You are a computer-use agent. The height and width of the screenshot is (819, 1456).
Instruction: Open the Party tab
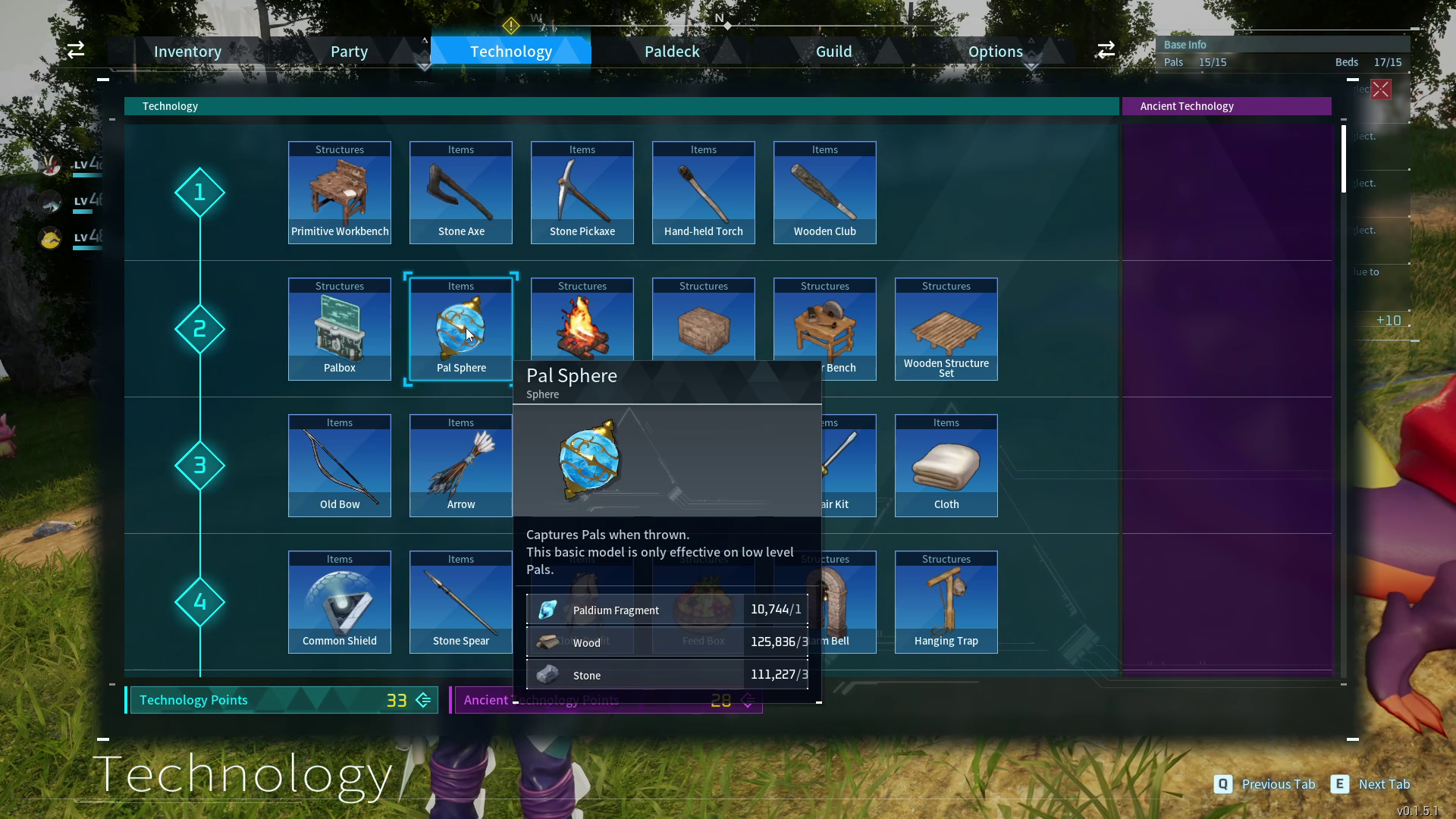(349, 52)
